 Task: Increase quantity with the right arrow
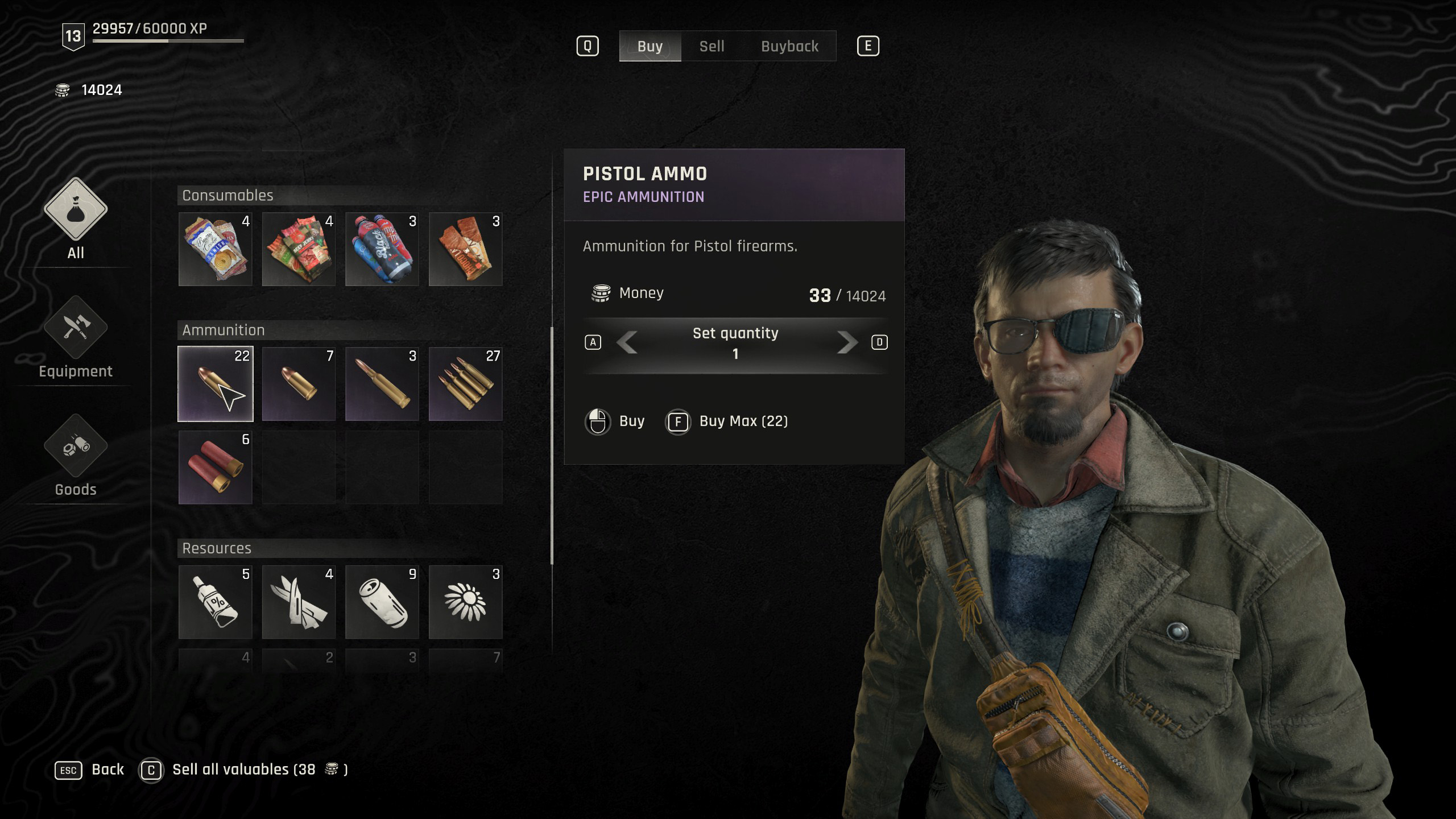[846, 342]
